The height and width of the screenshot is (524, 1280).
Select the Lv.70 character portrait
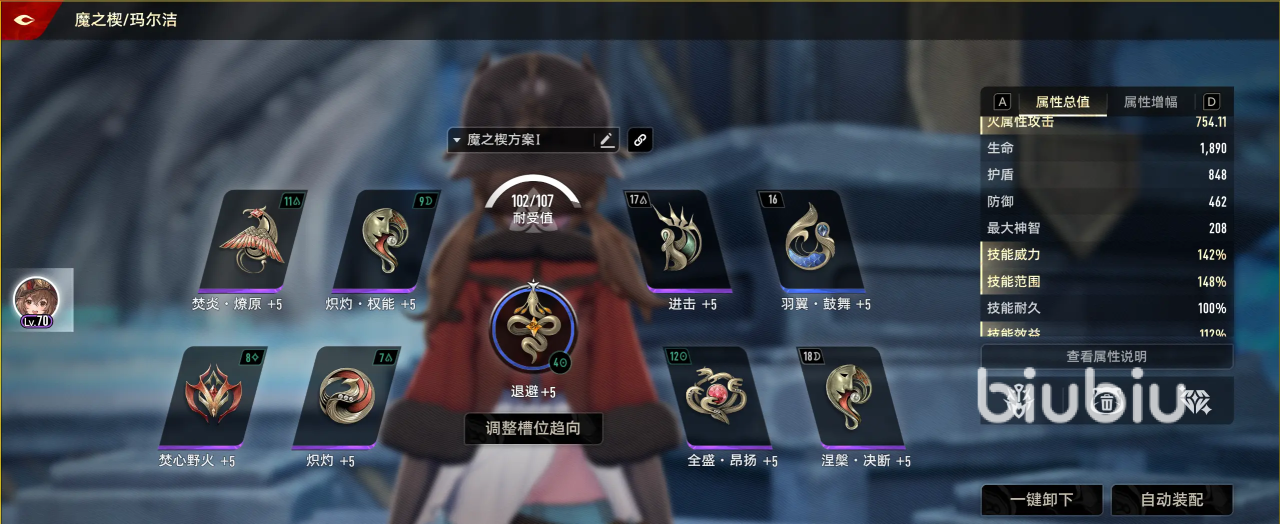[36, 300]
